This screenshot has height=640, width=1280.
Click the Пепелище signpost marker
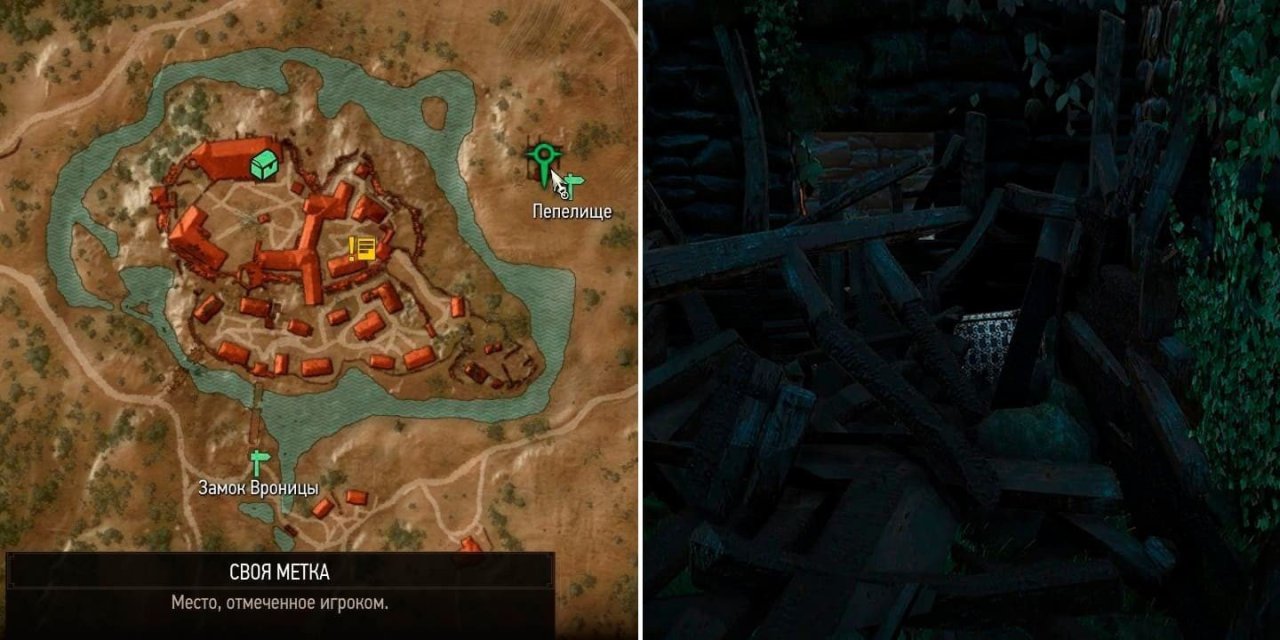pyautogui.click(x=574, y=184)
